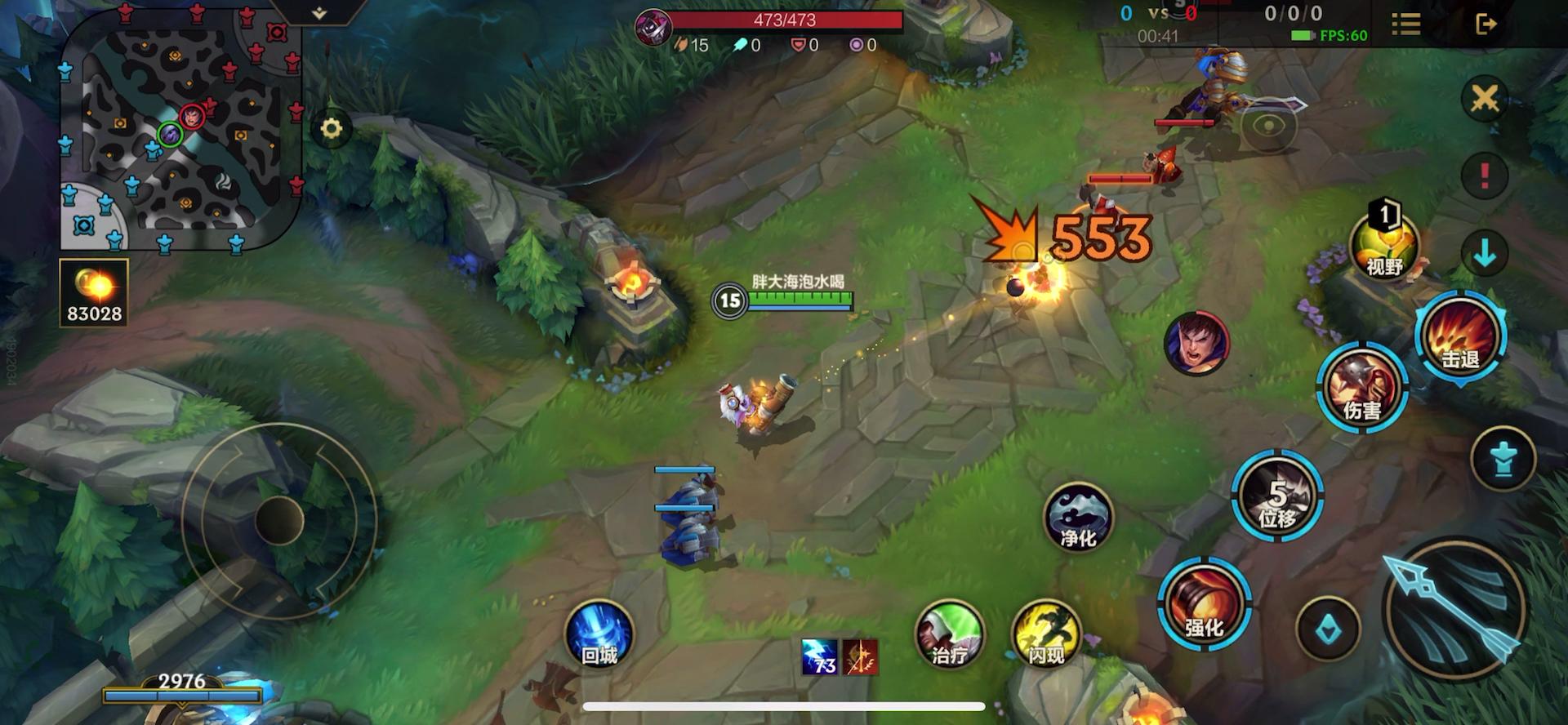Image resolution: width=1568 pixels, height=725 pixels.
Task: Exit the match with the leave icon
Action: pyautogui.click(x=1486, y=24)
